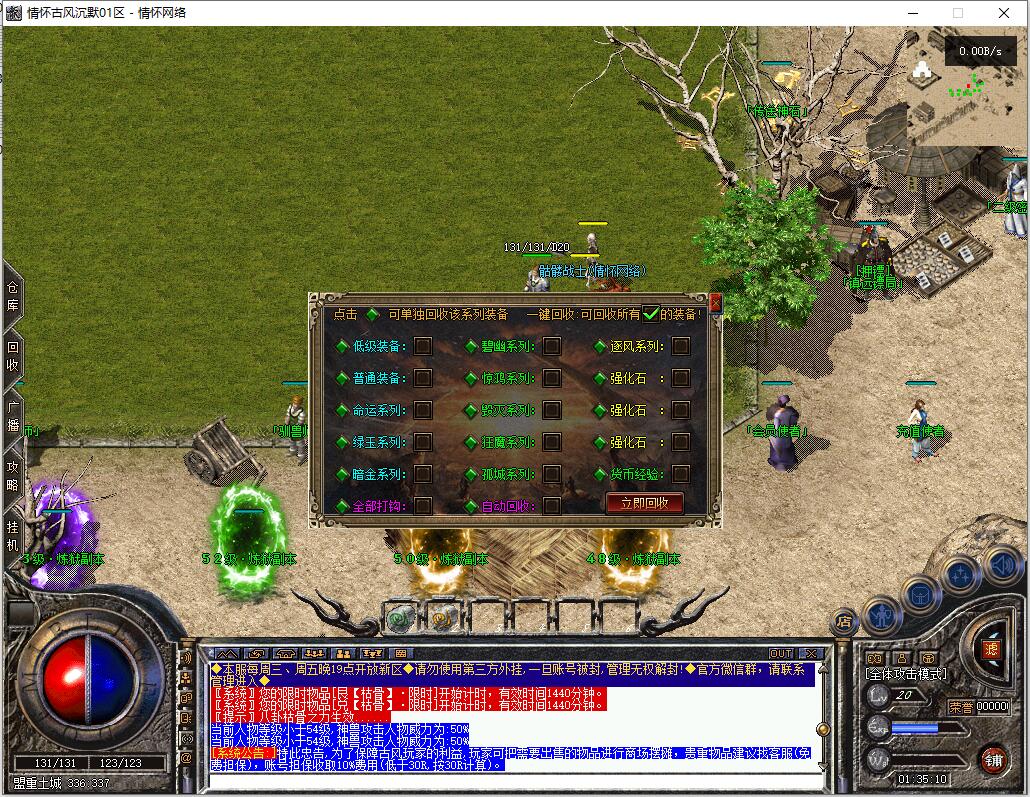Click the OUT button on the chat bar
Image resolution: width=1030 pixels, height=797 pixels.
tap(781, 654)
